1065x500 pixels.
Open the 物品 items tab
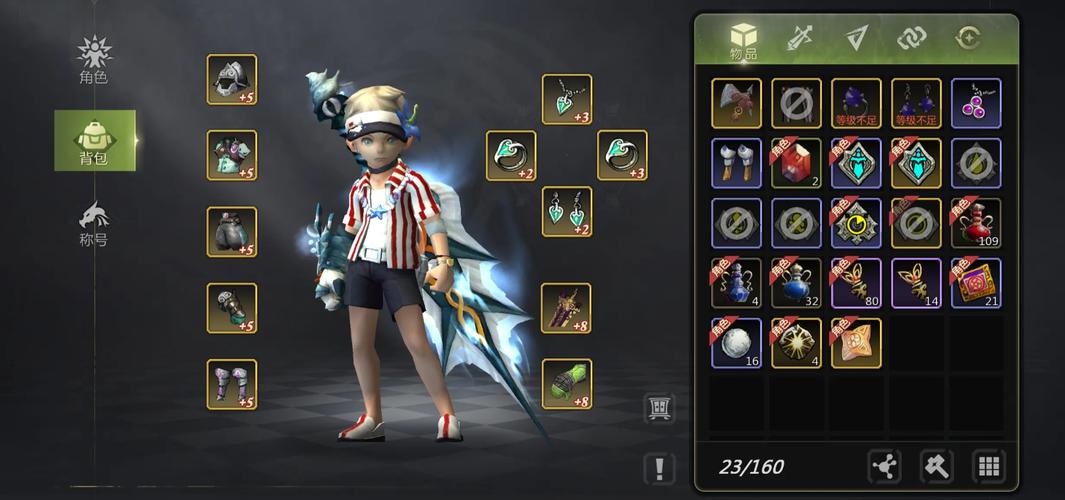(743, 41)
